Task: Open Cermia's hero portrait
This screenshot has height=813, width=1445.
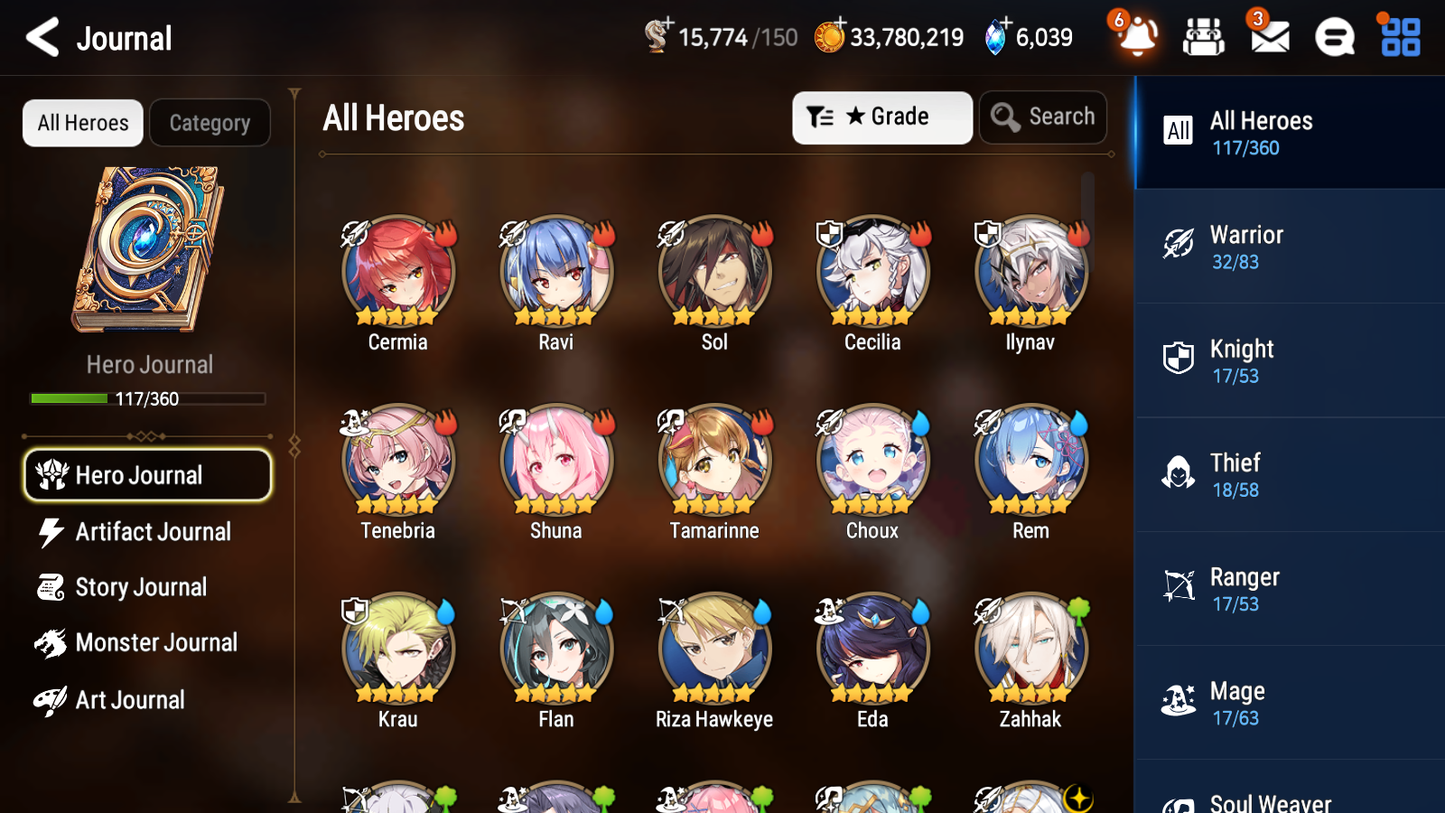Action: click(x=397, y=270)
